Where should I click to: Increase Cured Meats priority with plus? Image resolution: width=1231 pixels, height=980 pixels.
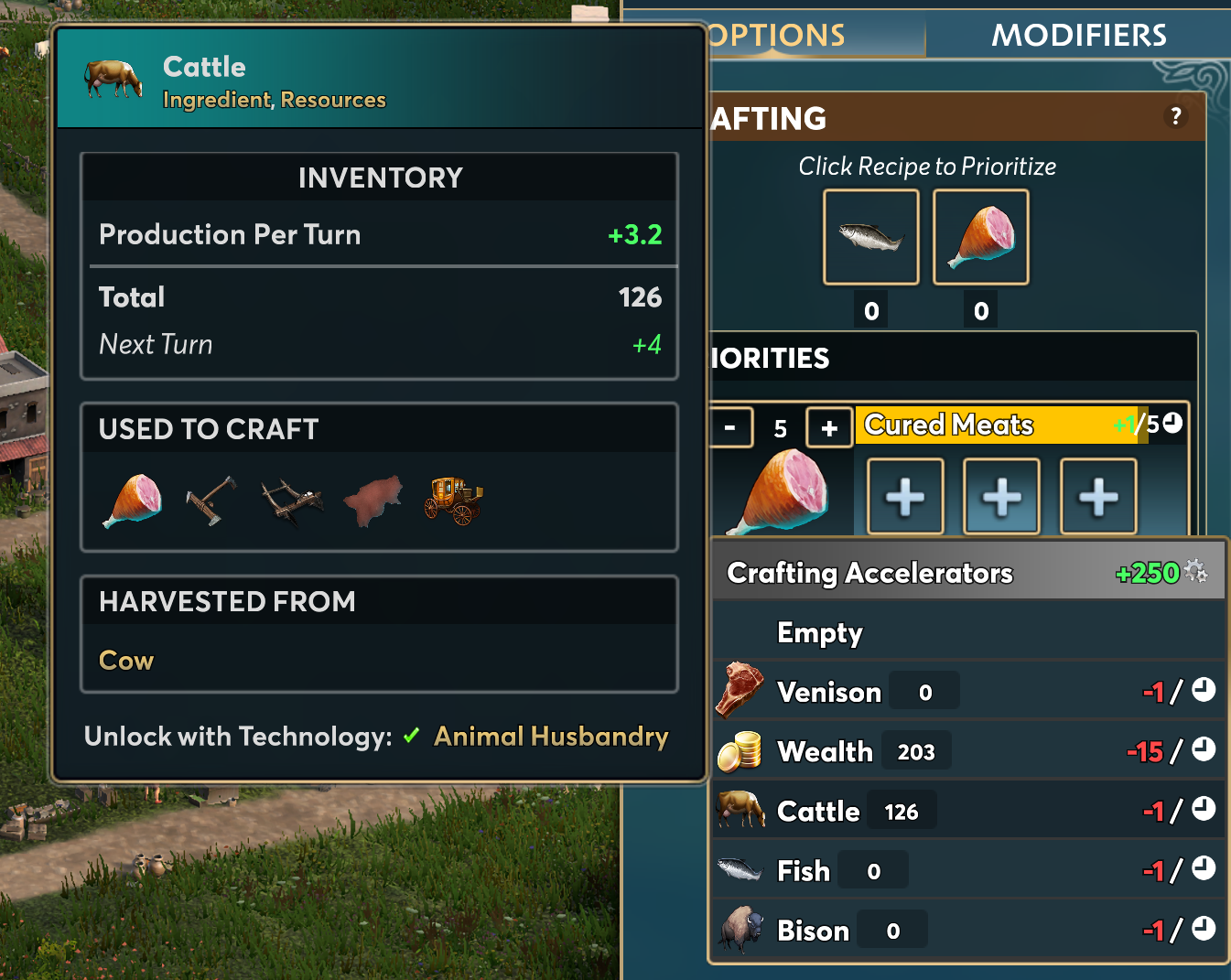click(829, 427)
